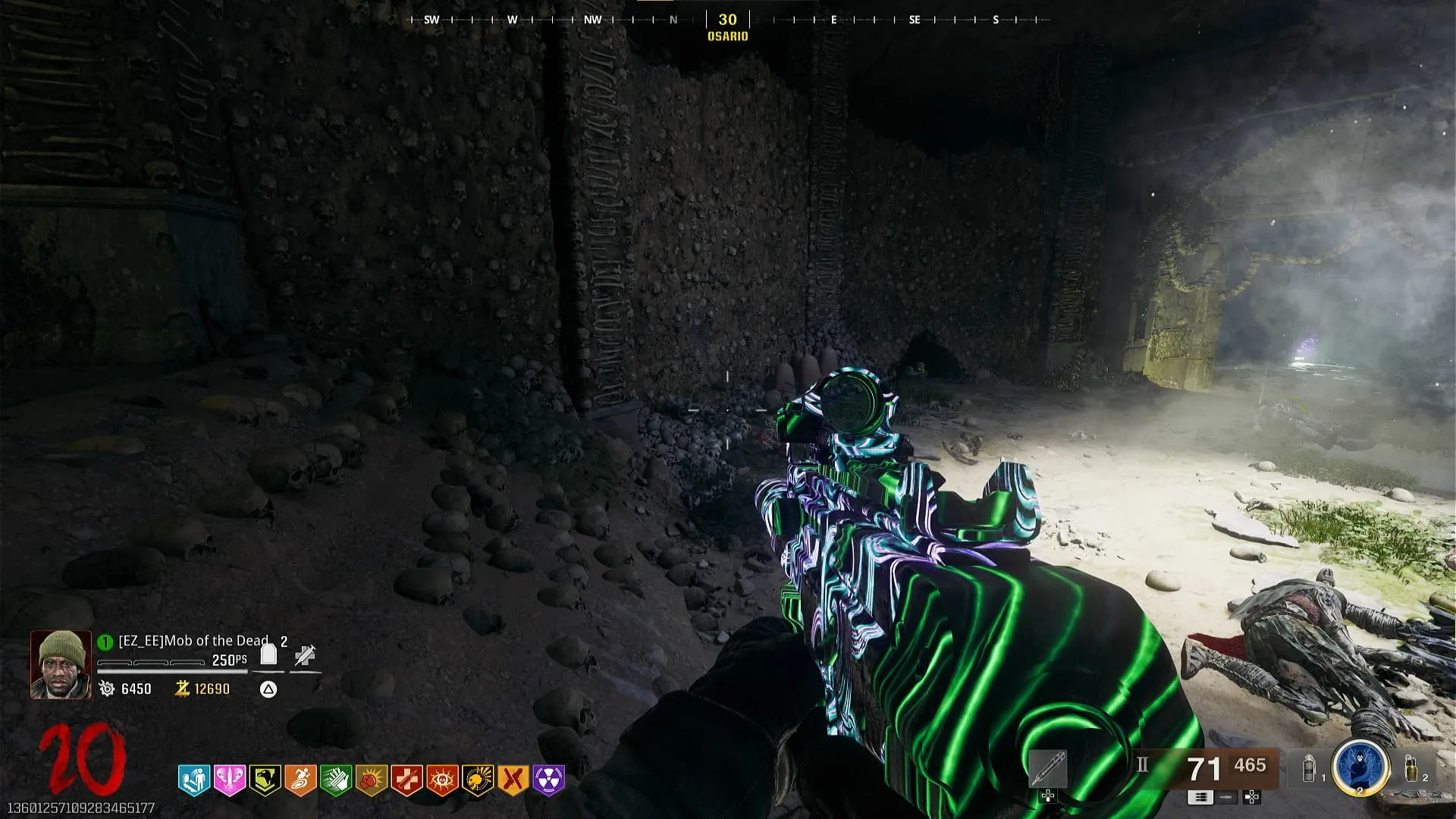Viewport: 1456px width, 819px height.
Task: Click the pink Elemental Pop perk icon
Action: [229, 780]
